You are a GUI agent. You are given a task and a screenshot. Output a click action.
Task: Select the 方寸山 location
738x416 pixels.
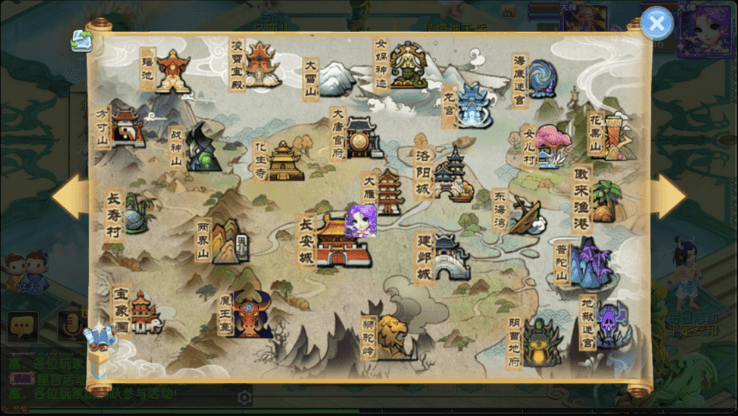[x=125, y=128]
